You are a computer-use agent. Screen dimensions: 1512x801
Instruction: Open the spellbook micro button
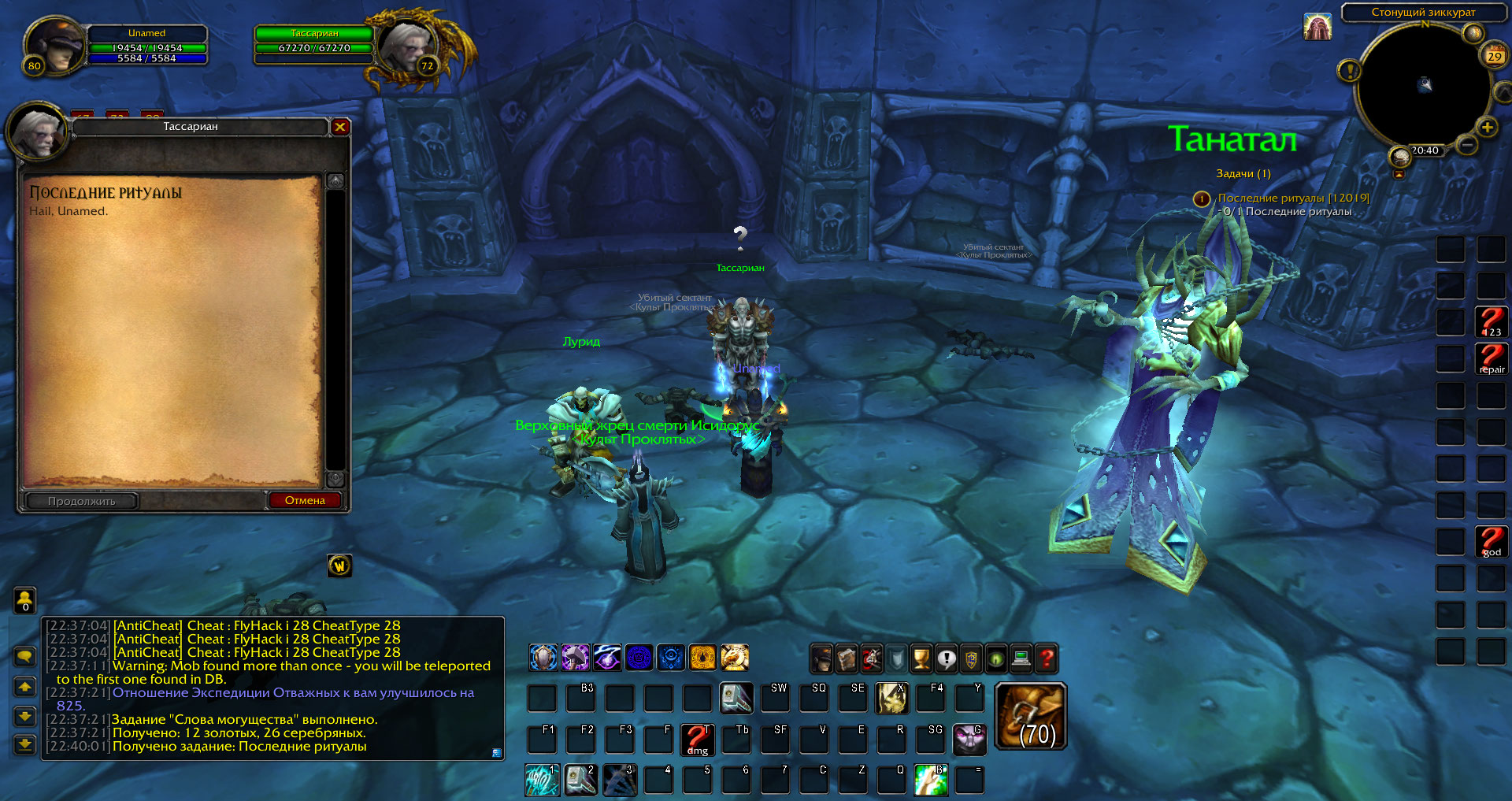click(847, 658)
